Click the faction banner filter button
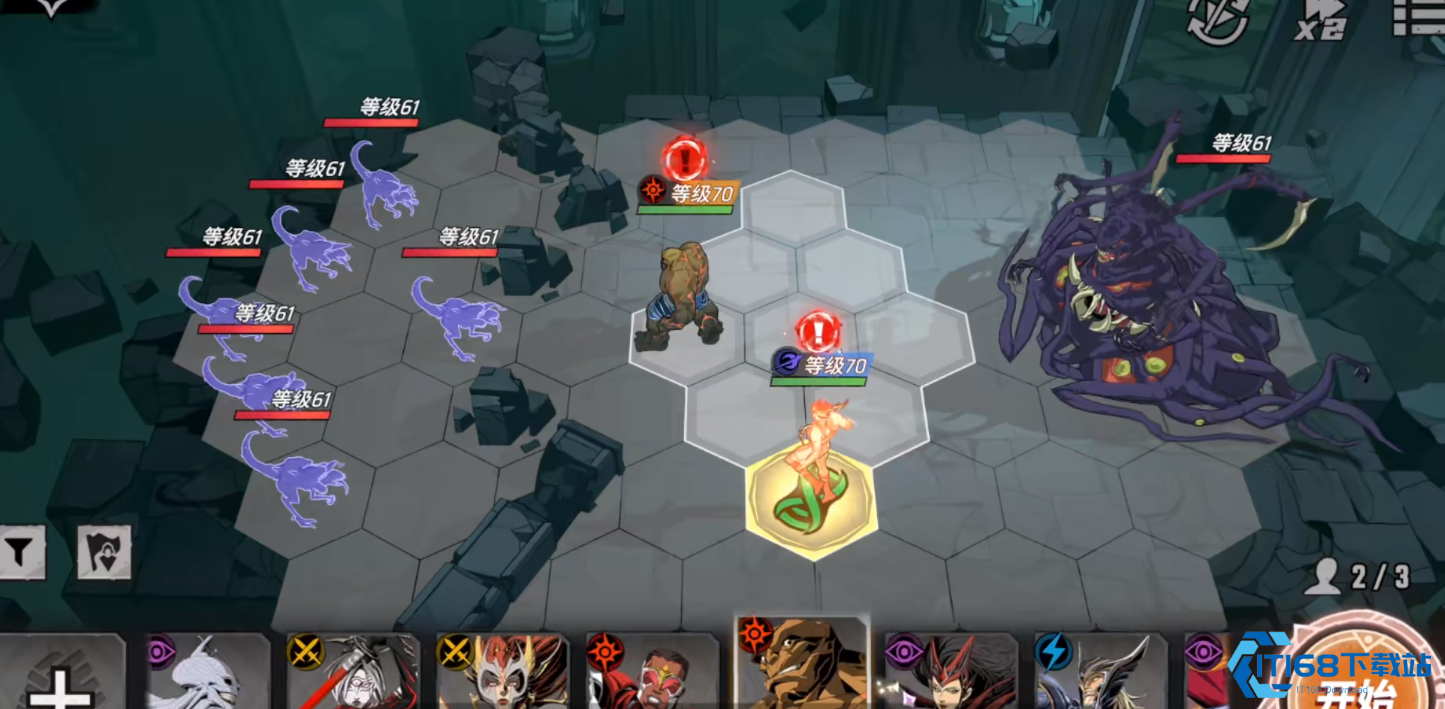This screenshot has width=1445, height=709. (104, 552)
